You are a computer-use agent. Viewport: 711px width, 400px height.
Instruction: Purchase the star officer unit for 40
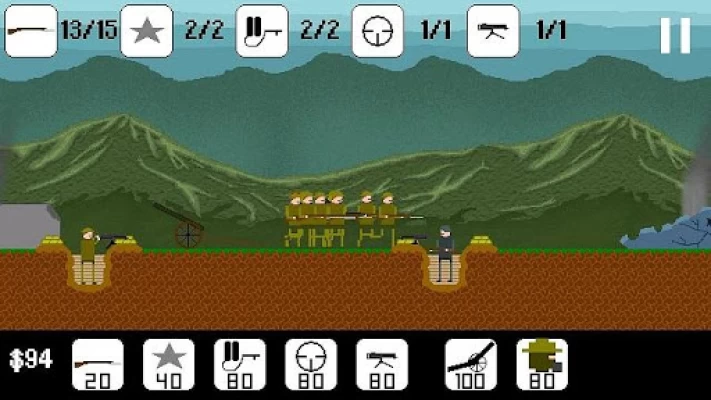click(x=168, y=364)
